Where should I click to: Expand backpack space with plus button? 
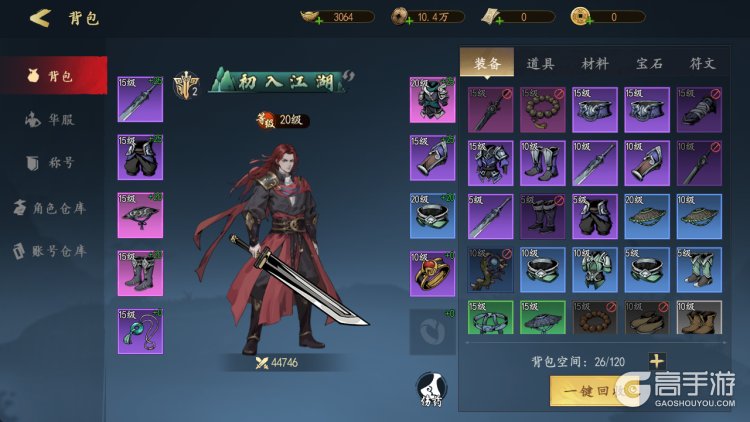[x=656, y=361]
